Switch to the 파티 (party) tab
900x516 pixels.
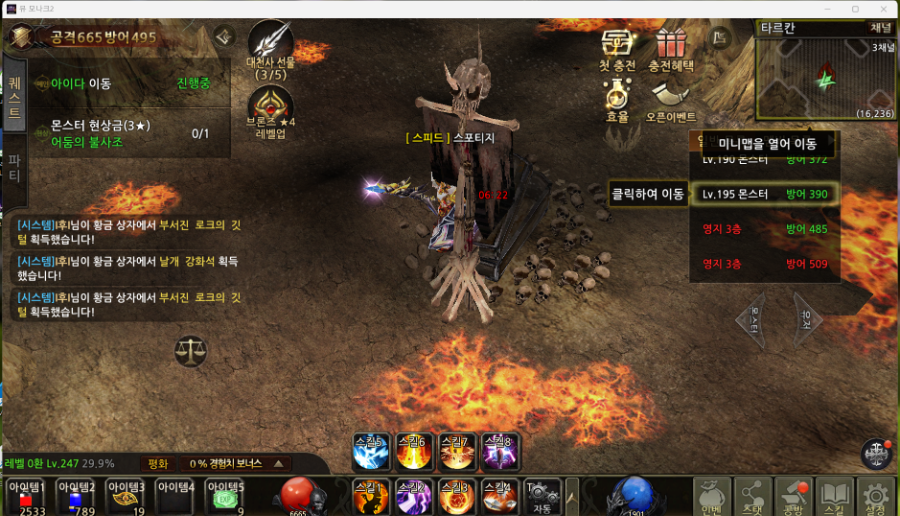(14, 166)
